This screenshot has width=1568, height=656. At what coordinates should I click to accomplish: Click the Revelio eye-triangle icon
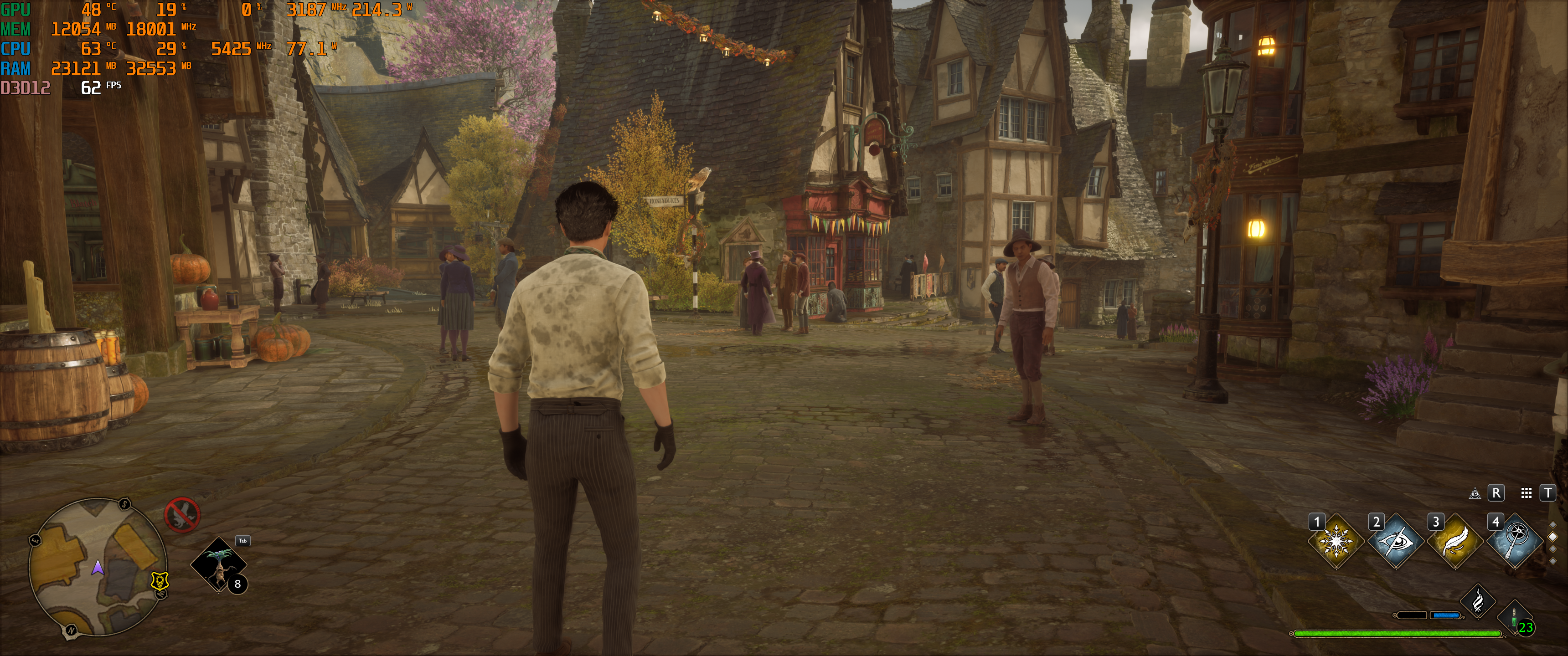point(1475,493)
